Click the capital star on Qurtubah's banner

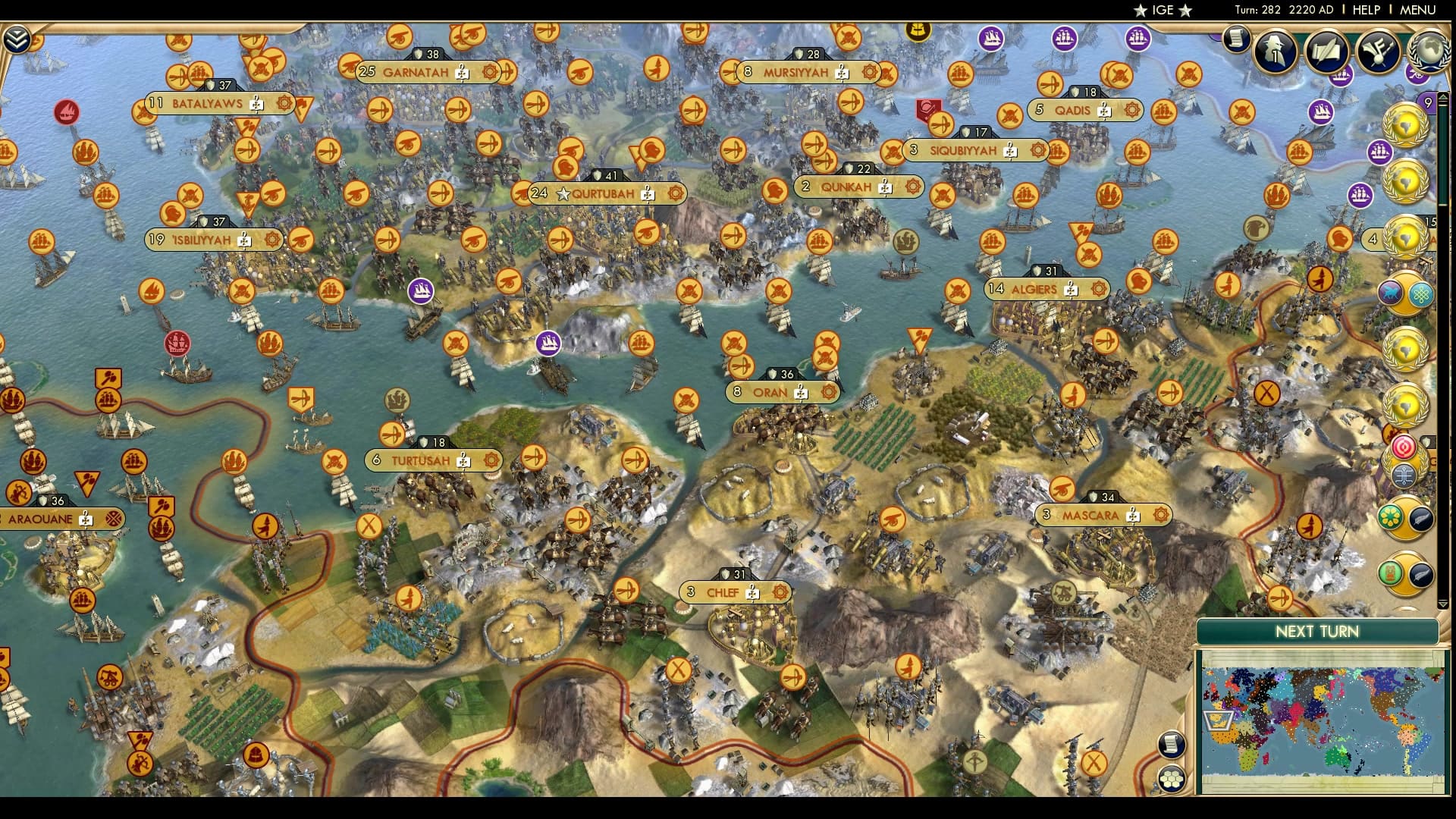[x=562, y=193]
